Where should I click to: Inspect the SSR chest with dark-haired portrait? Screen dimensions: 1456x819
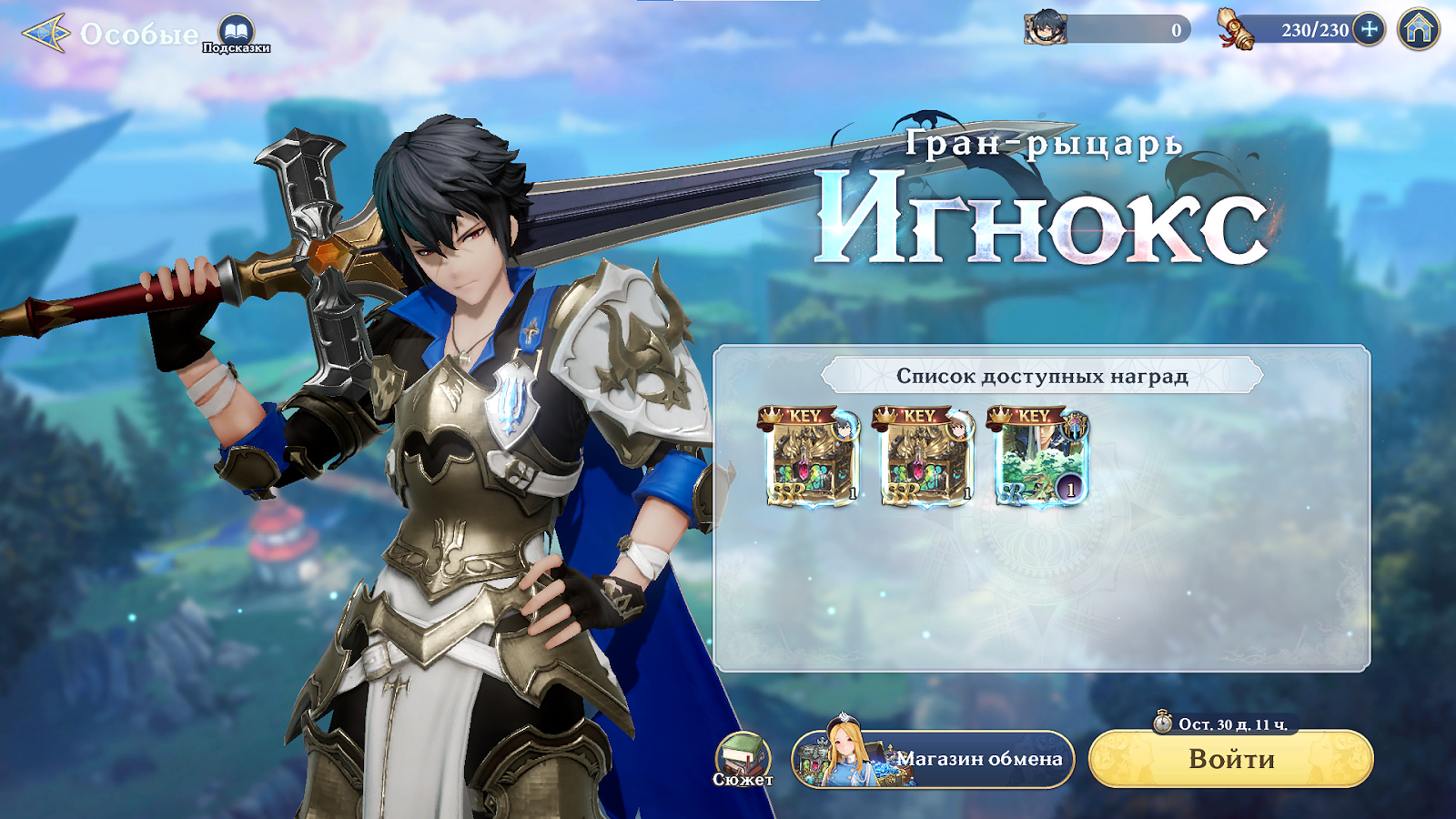pos(810,457)
